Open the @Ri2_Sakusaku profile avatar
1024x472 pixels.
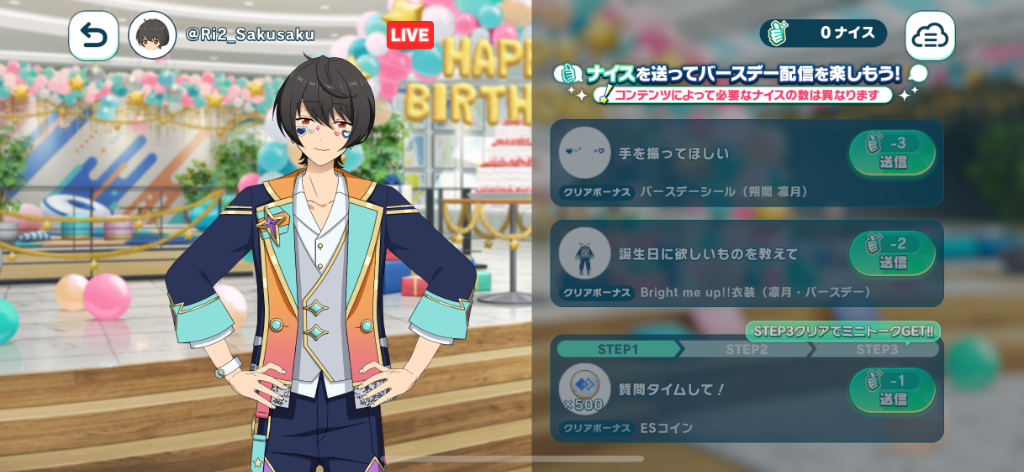click(154, 36)
